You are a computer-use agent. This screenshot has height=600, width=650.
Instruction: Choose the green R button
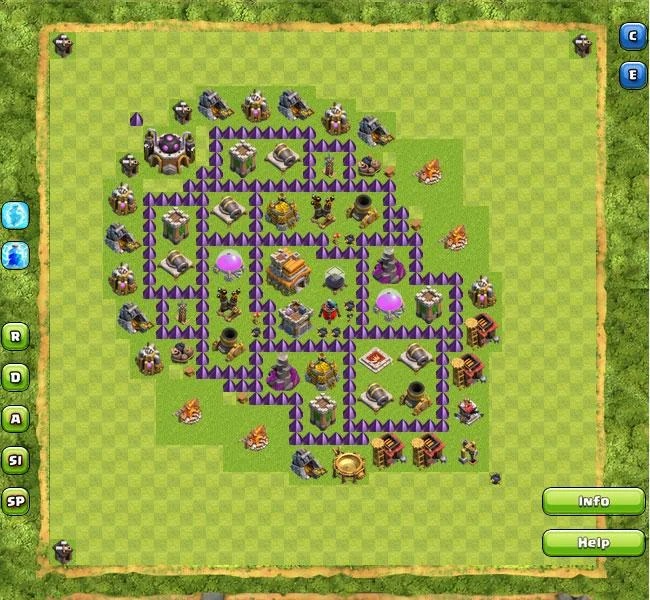[15, 336]
